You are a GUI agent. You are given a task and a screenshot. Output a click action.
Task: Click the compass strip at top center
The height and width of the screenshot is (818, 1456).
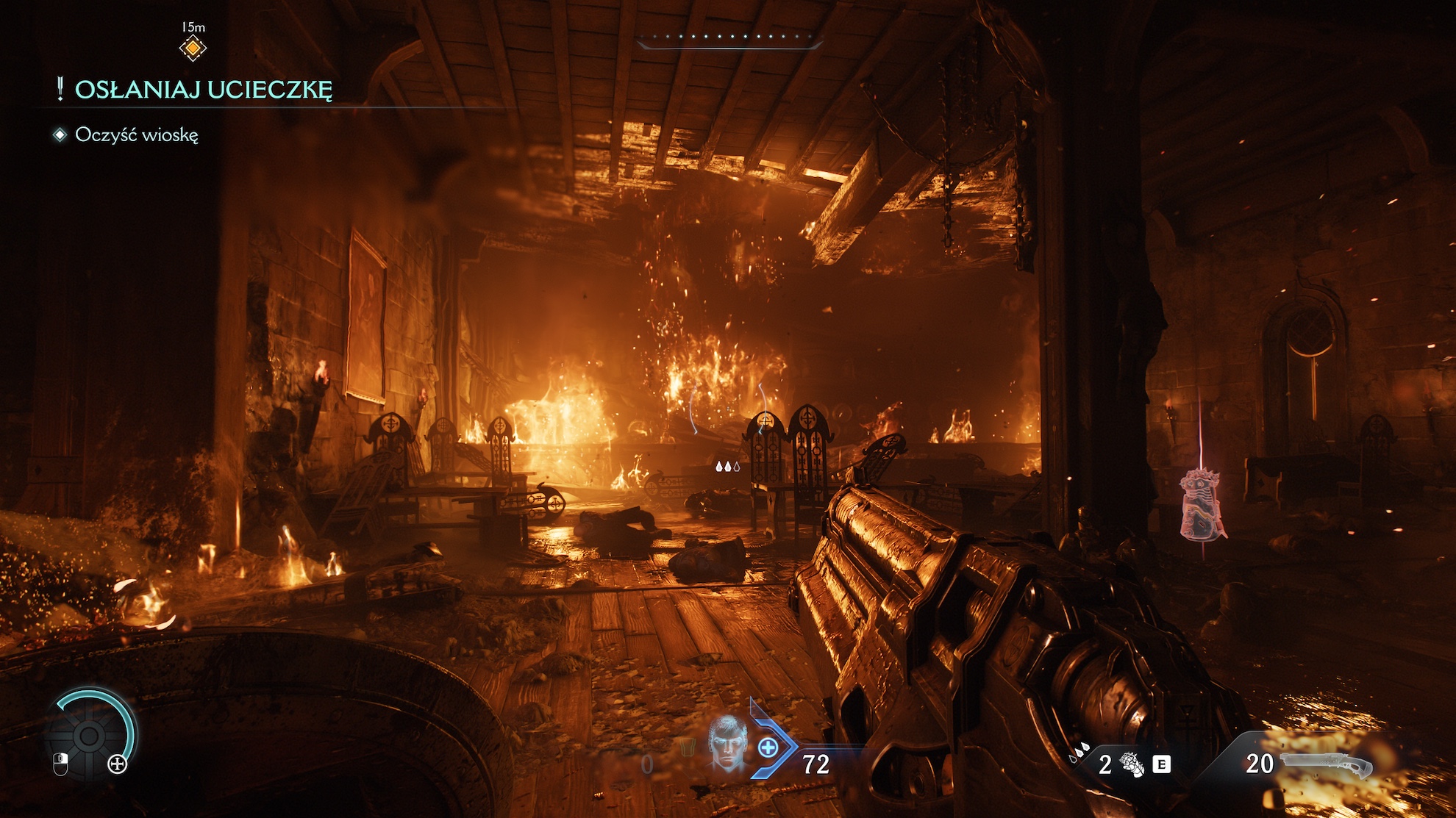coord(729,41)
